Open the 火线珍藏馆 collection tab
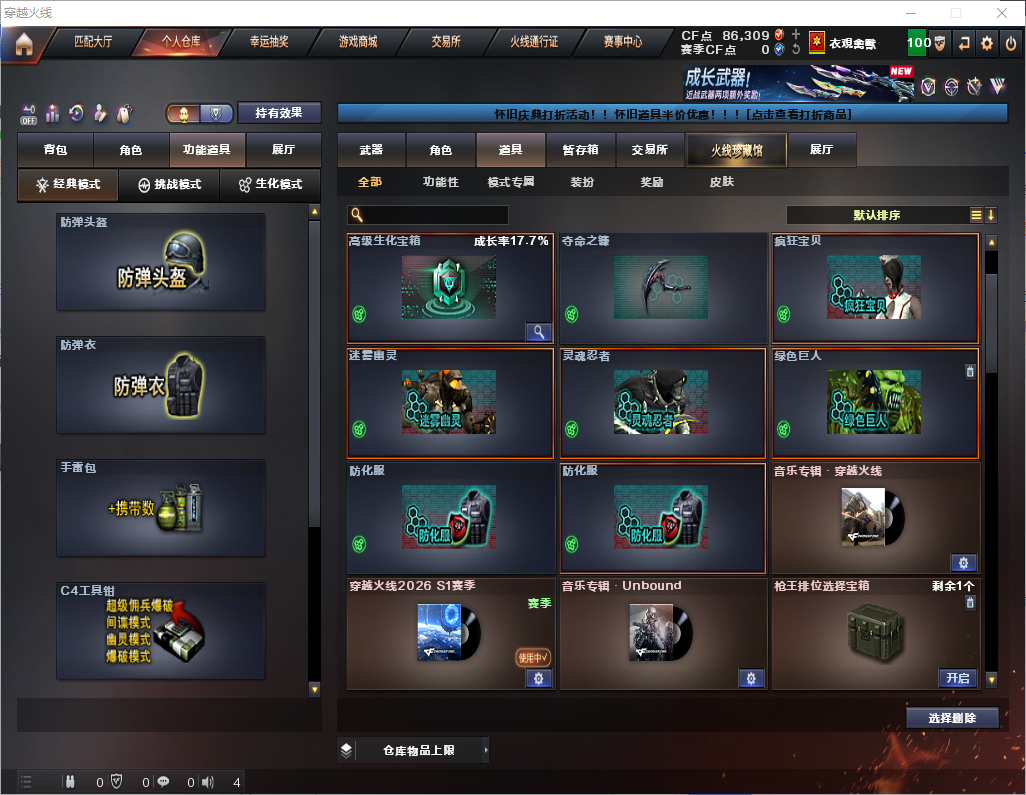Image resolution: width=1026 pixels, height=795 pixels. point(736,150)
